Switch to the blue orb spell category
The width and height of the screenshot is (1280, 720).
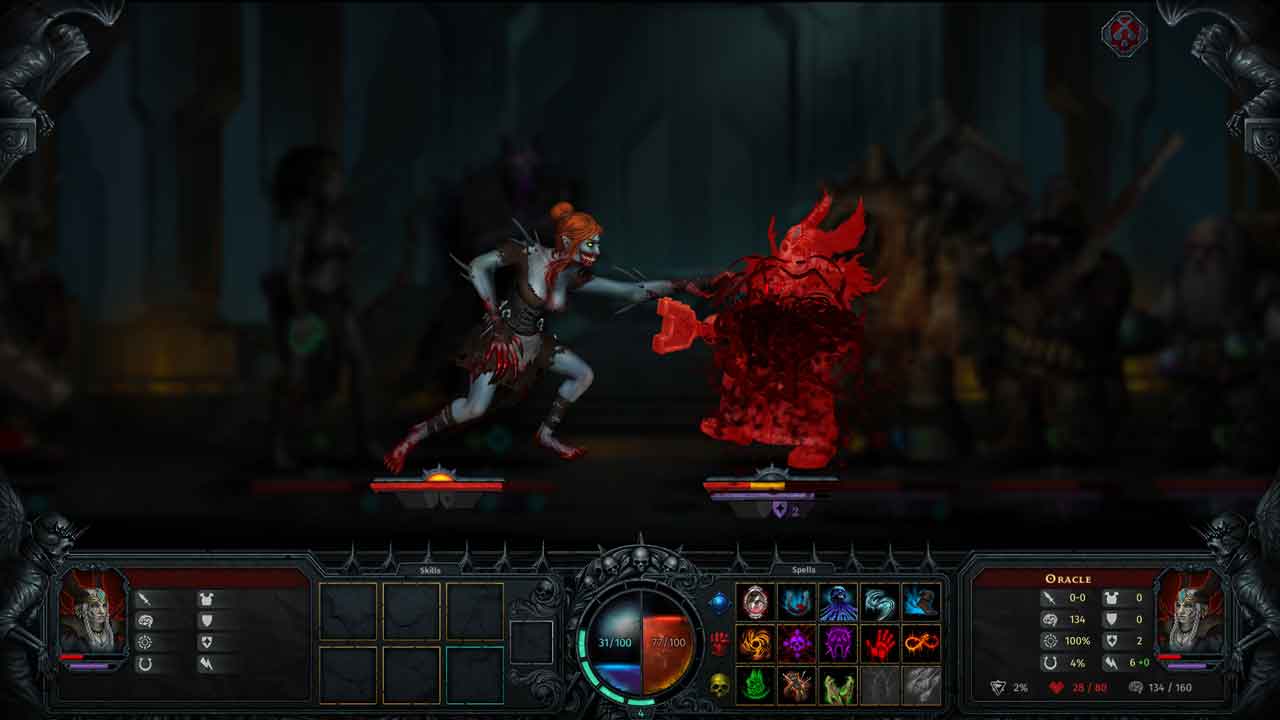[x=719, y=602]
